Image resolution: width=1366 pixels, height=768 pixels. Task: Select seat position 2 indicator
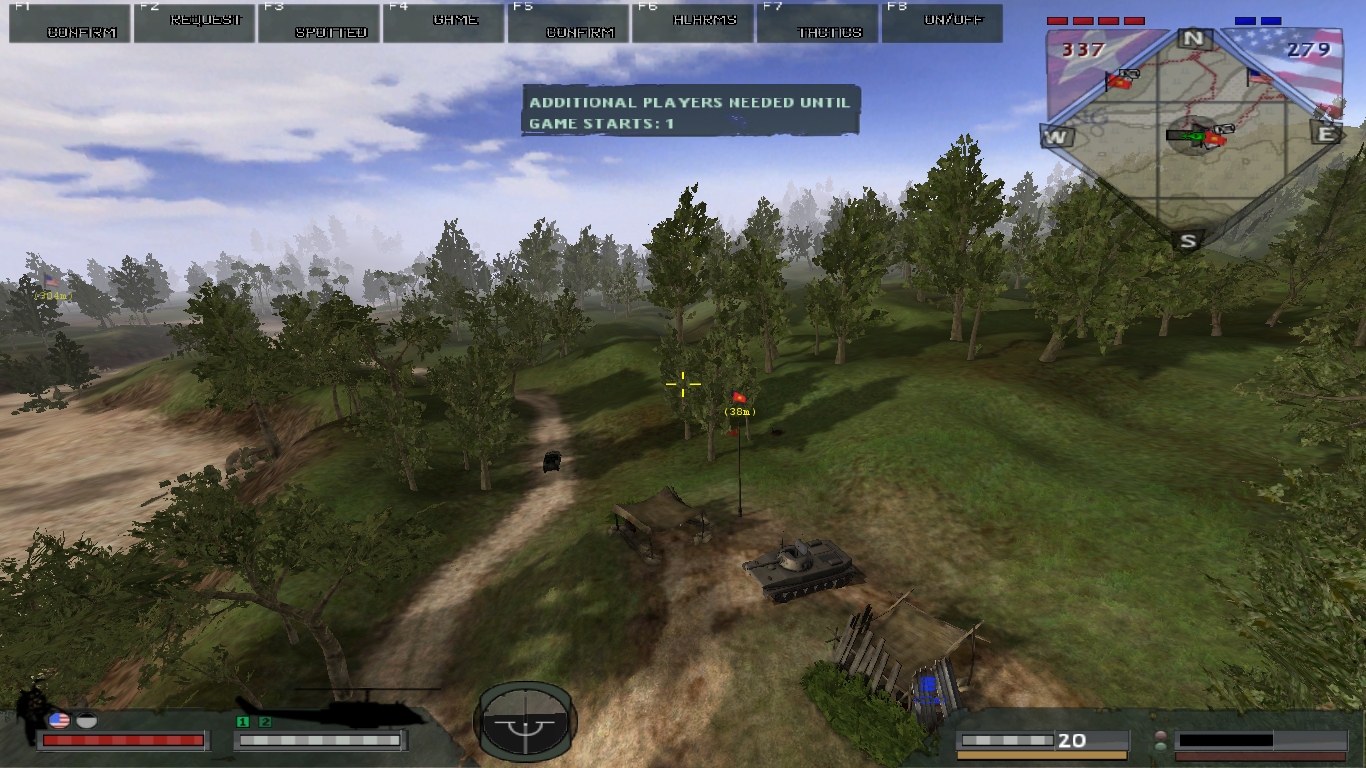coord(265,721)
